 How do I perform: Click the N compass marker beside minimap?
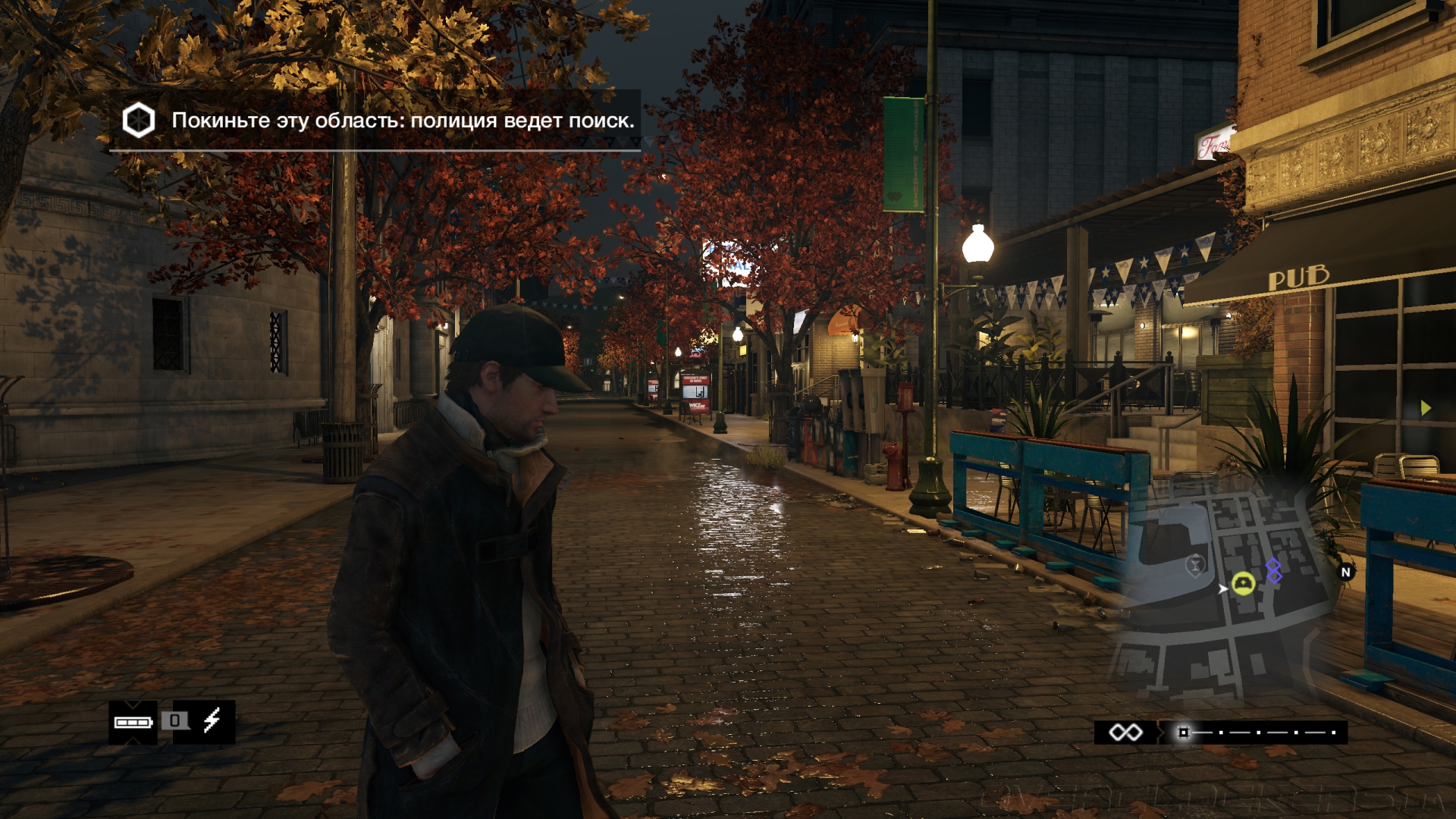click(1346, 573)
